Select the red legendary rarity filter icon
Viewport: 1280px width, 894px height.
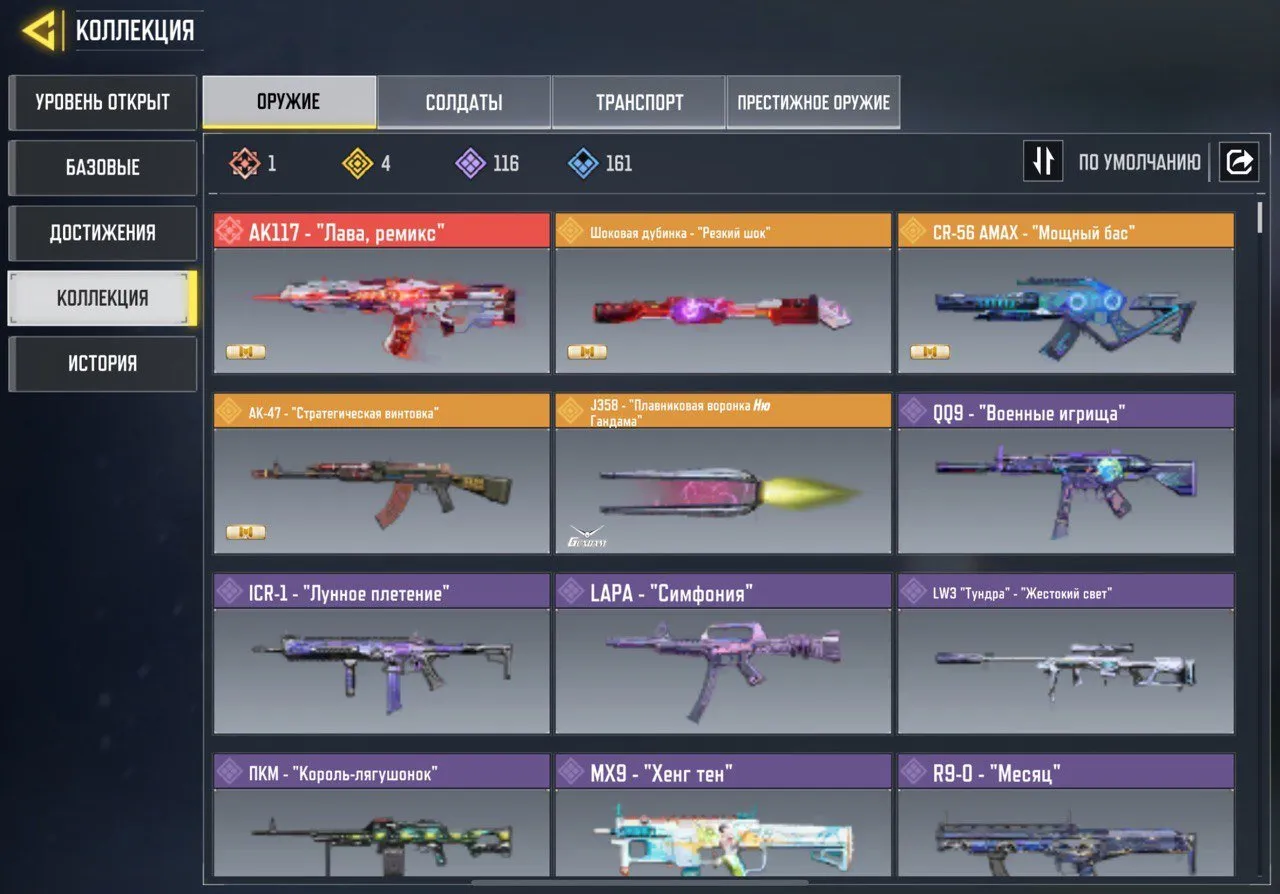pos(245,163)
